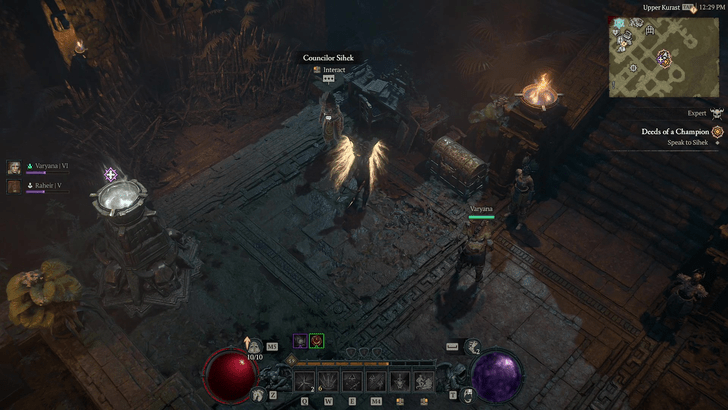Click Varyana's mercenary portrait
The height and width of the screenshot is (410, 728).
click(15, 167)
